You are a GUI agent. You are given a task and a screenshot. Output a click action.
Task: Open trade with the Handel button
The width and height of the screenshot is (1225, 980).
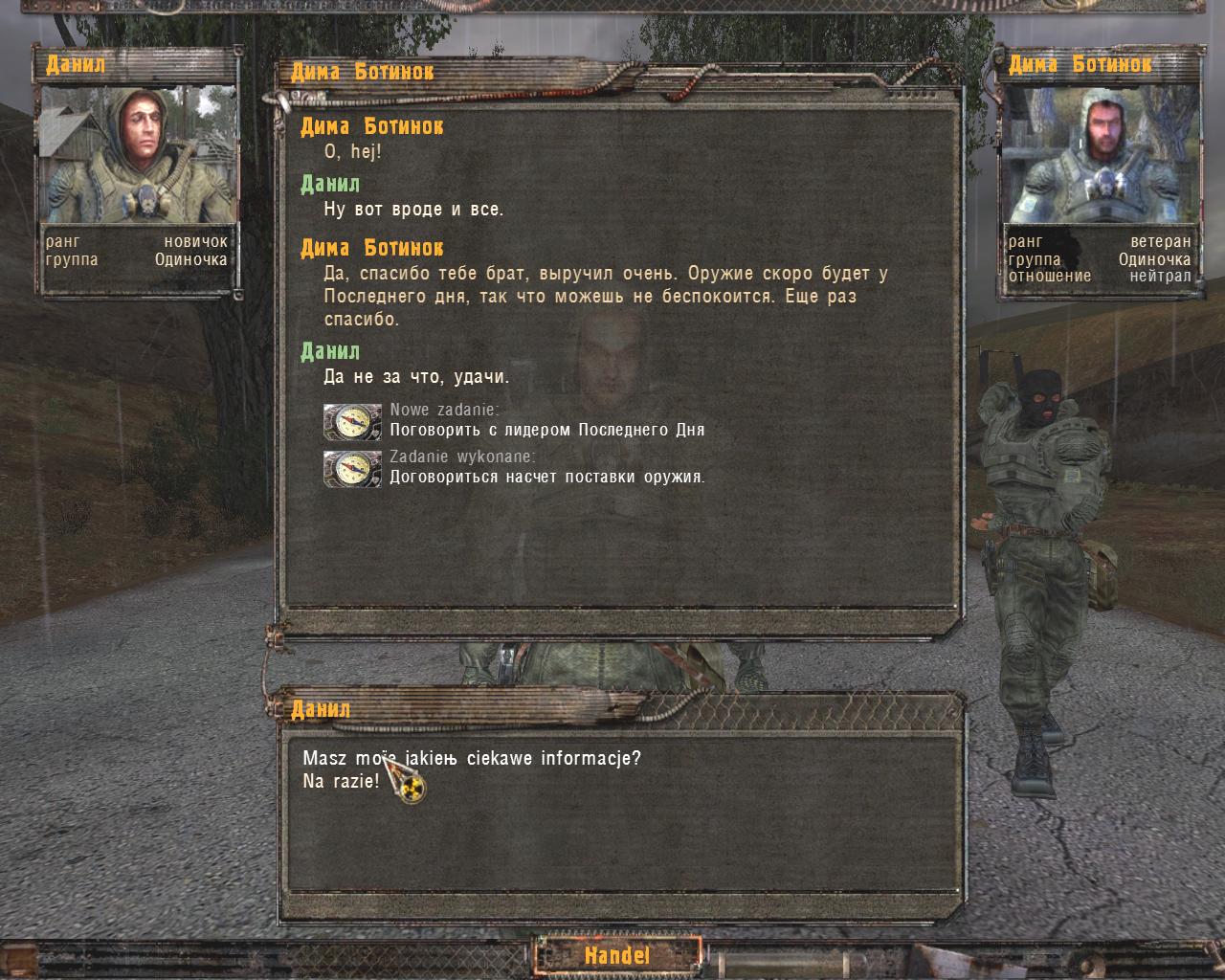(x=617, y=955)
